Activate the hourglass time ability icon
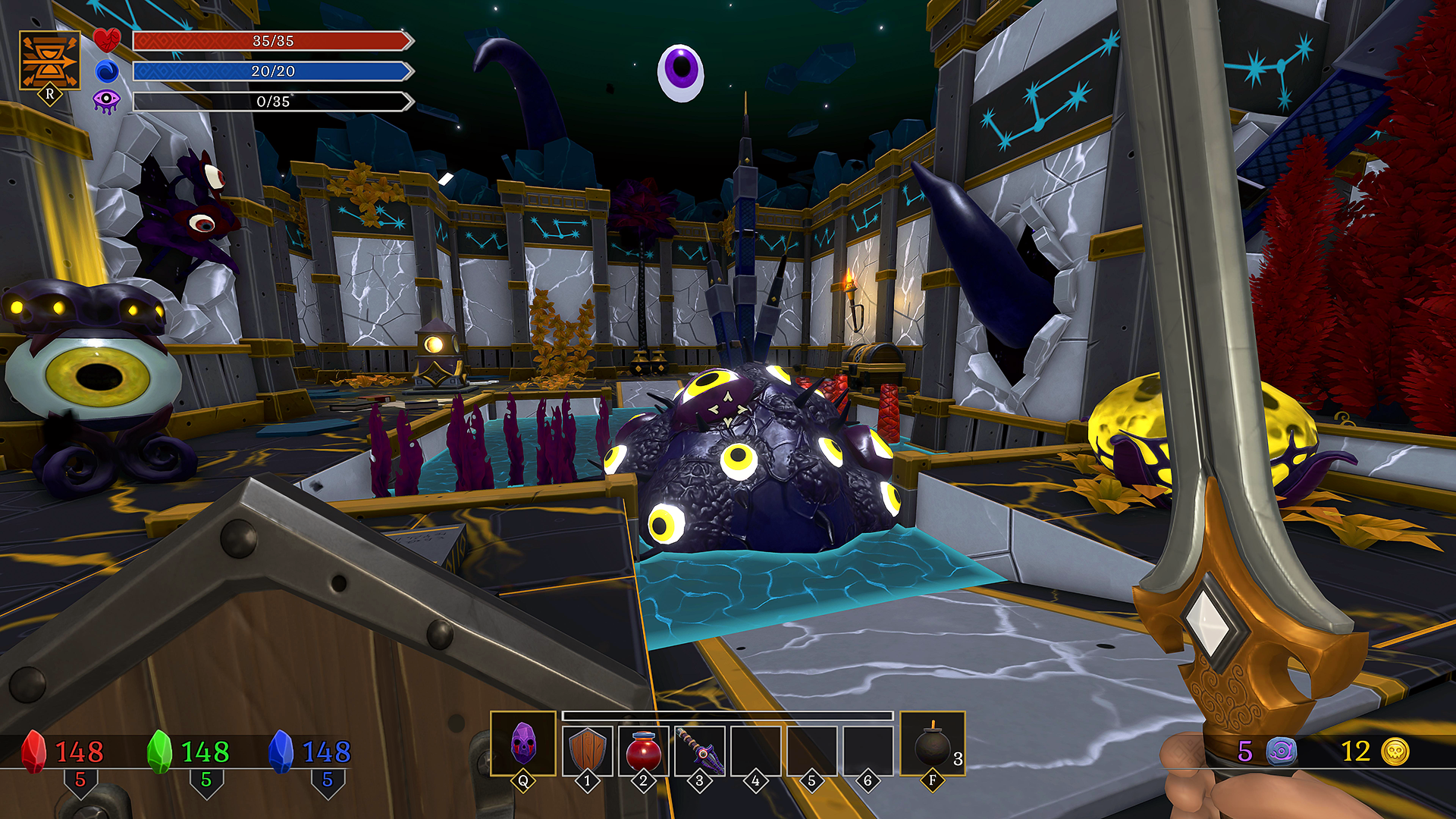 click(x=49, y=61)
